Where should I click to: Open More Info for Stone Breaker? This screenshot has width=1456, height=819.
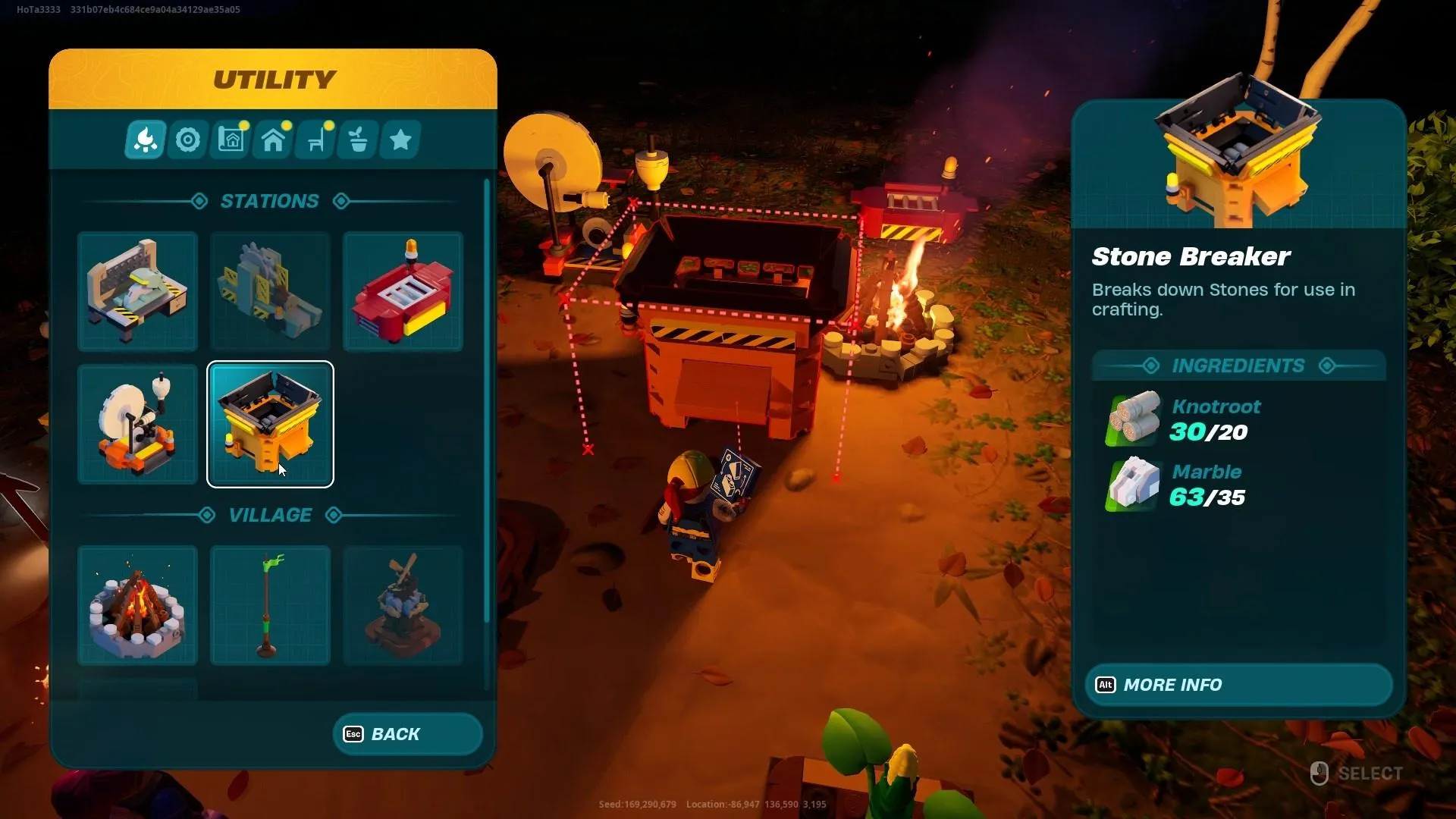pos(1238,685)
